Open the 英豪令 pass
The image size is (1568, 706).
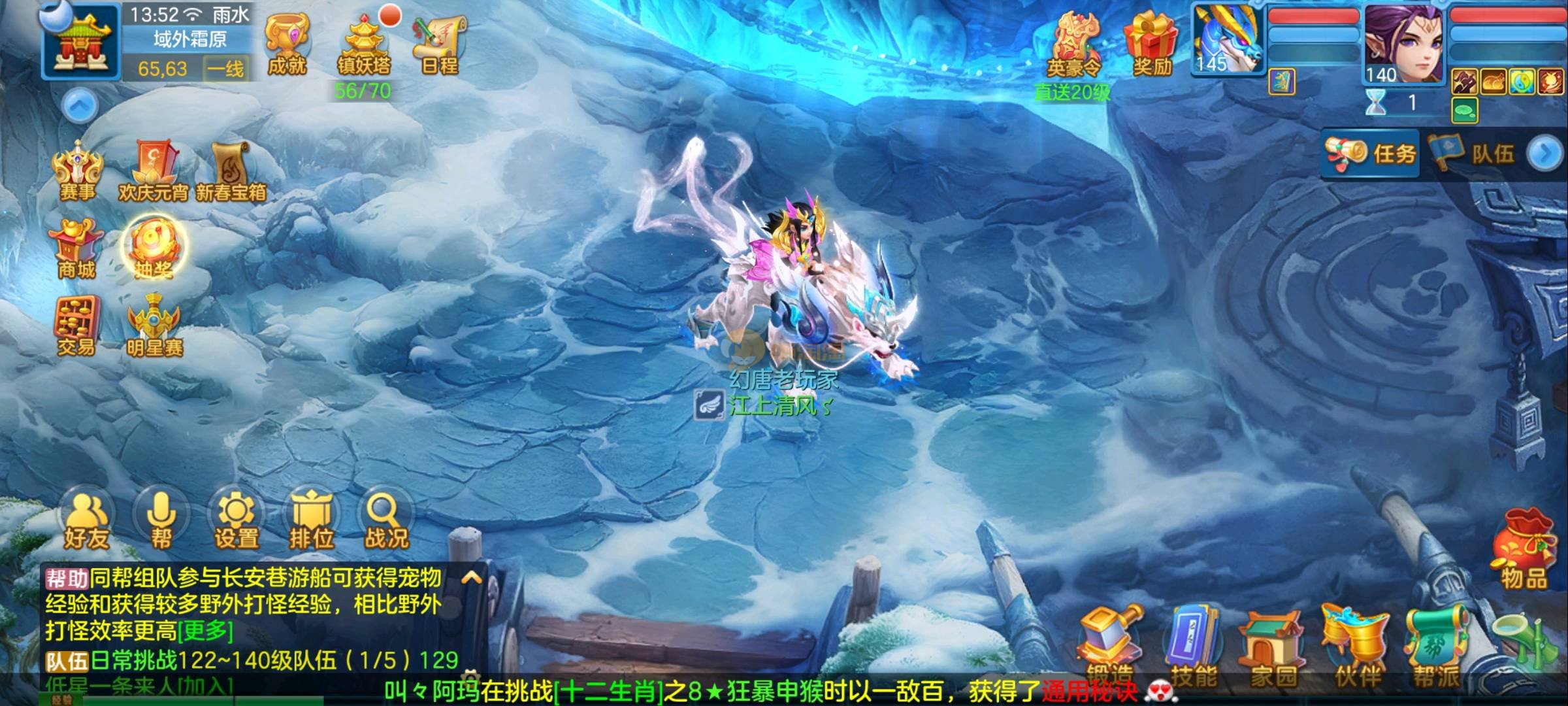[x=1073, y=44]
